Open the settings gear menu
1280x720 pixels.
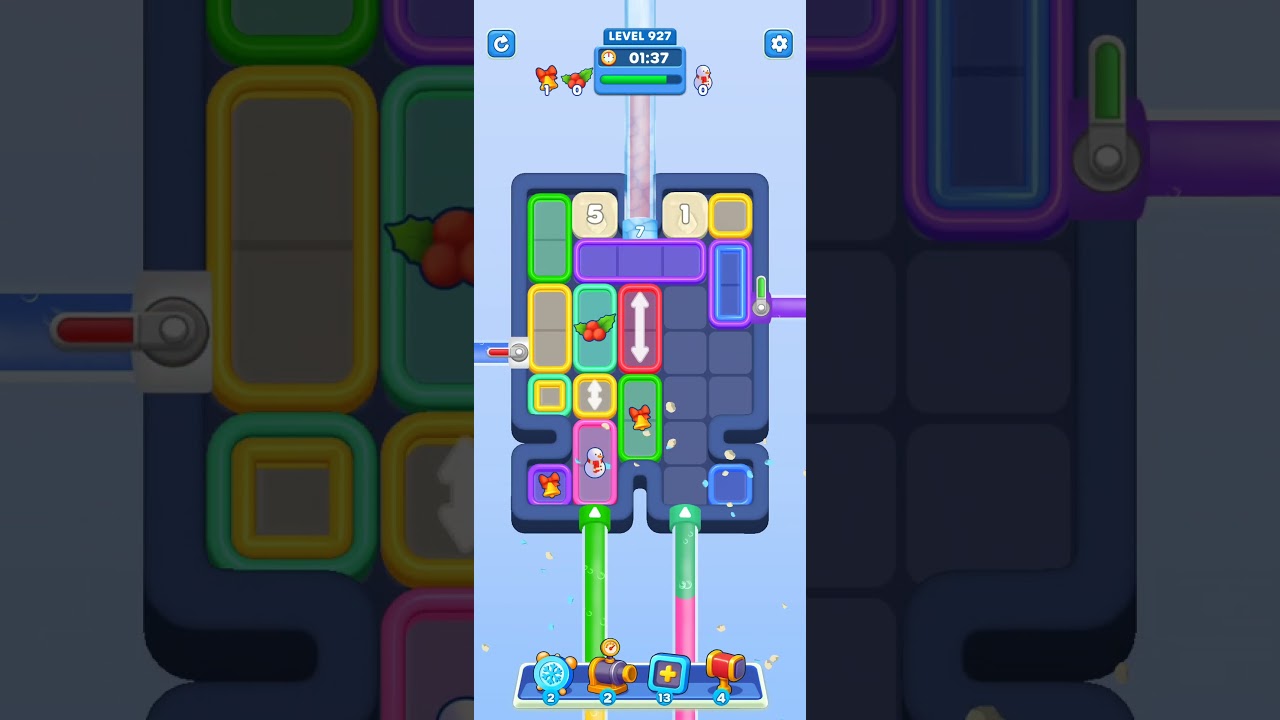pos(779,44)
